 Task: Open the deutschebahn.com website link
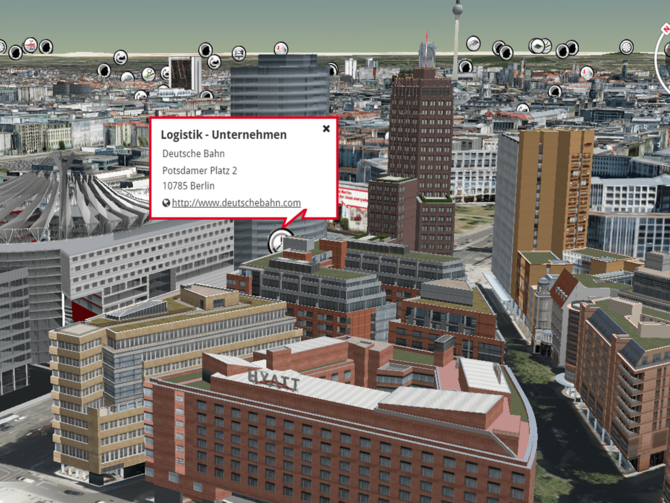[x=236, y=203]
